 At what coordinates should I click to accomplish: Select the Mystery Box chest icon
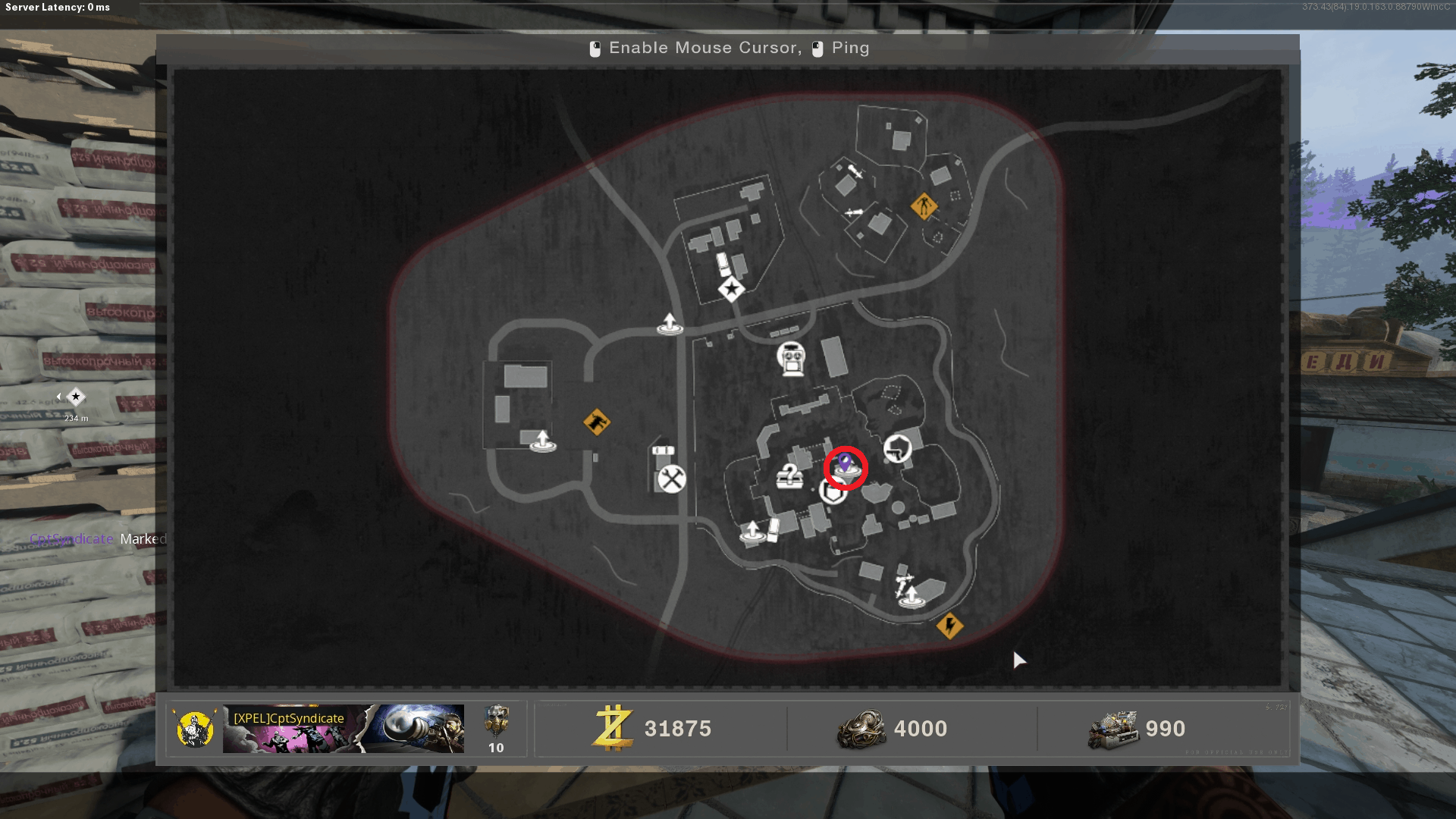tap(789, 477)
